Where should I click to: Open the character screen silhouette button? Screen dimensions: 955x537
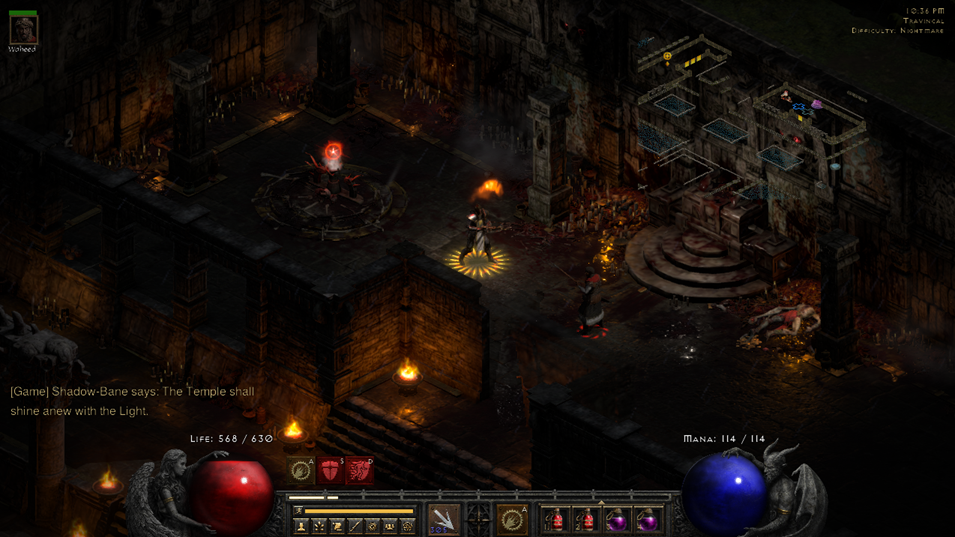coord(301,525)
